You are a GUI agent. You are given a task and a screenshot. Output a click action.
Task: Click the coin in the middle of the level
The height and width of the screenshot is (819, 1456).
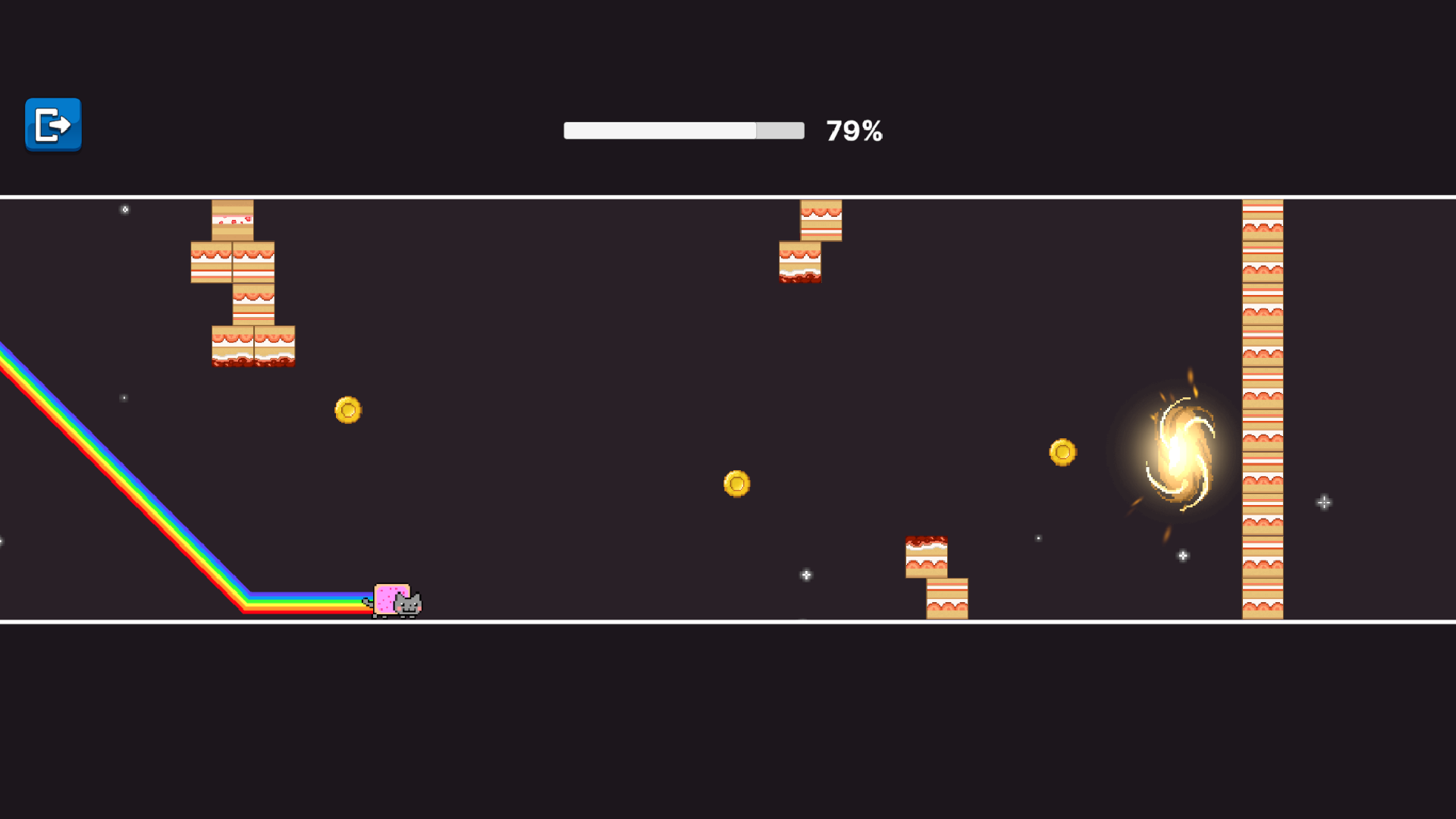(x=736, y=483)
